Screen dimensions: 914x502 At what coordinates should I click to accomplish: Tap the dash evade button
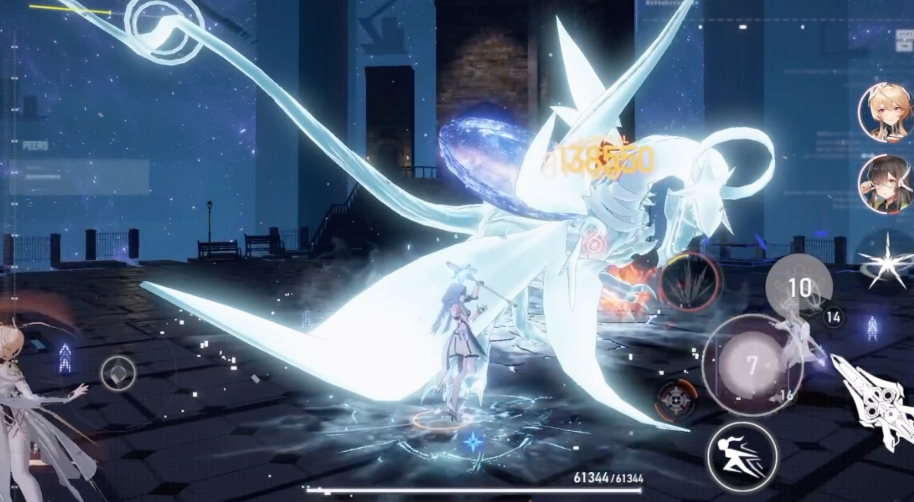[x=742, y=456]
